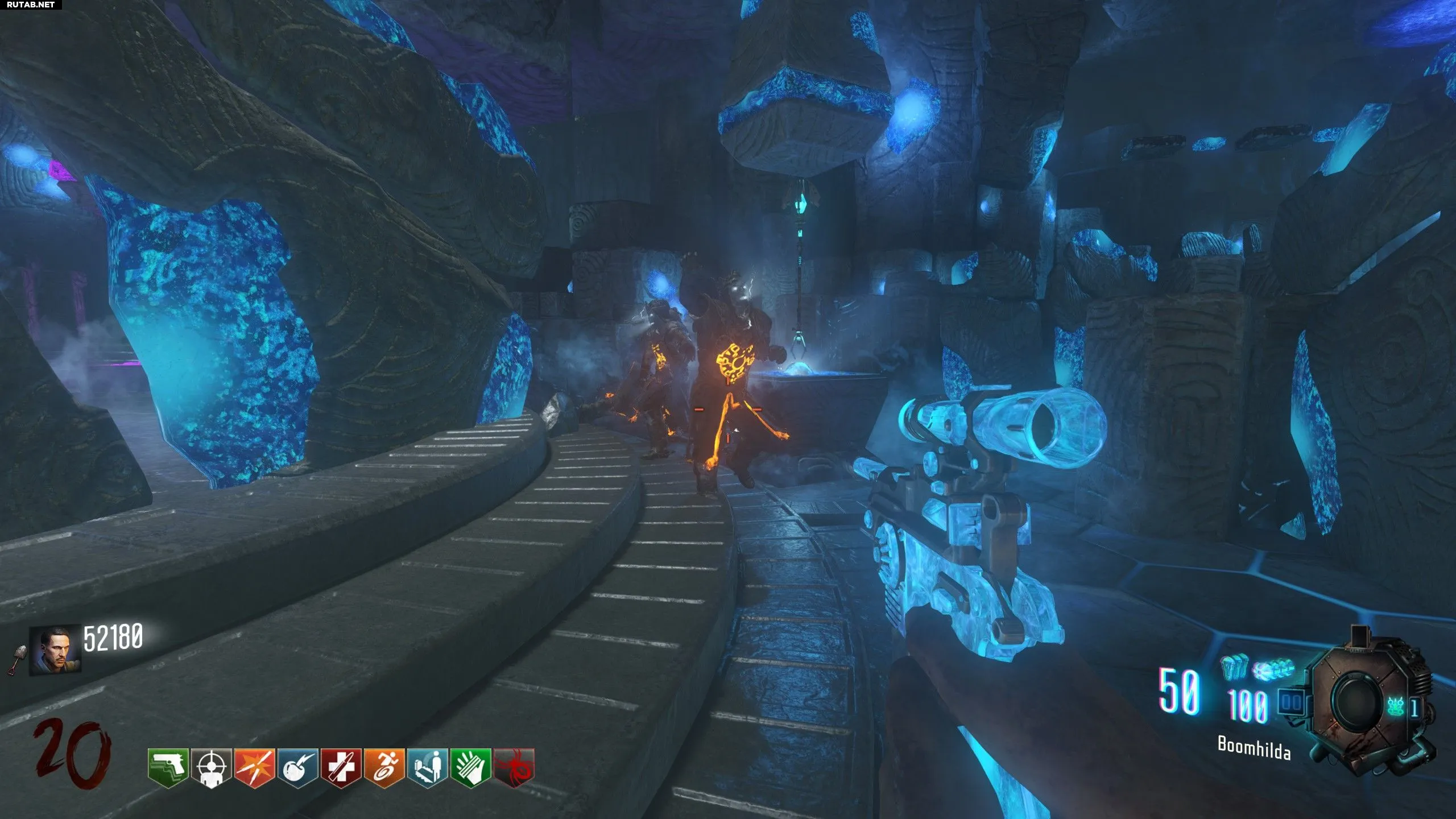This screenshot has height=819, width=1456.
Task: Choose the Double Tap bullets perk icon
Action: tap(254, 768)
